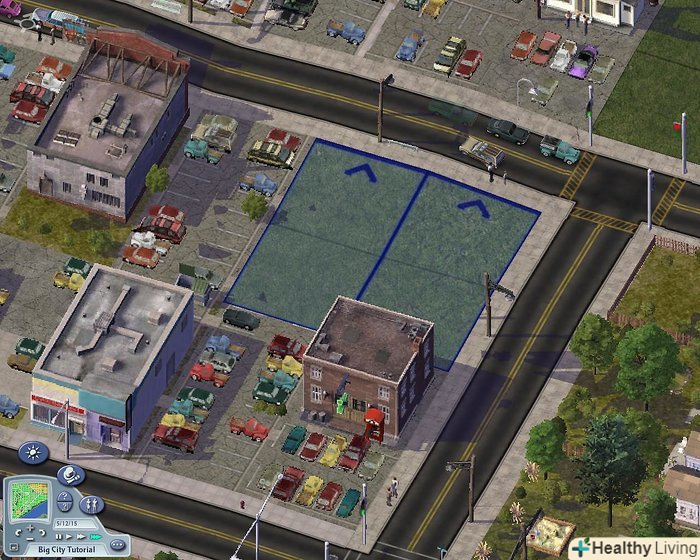The height and width of the screenshot is (560, 700).
Task: Zoom out with the minus button
Action: (30, 539)
